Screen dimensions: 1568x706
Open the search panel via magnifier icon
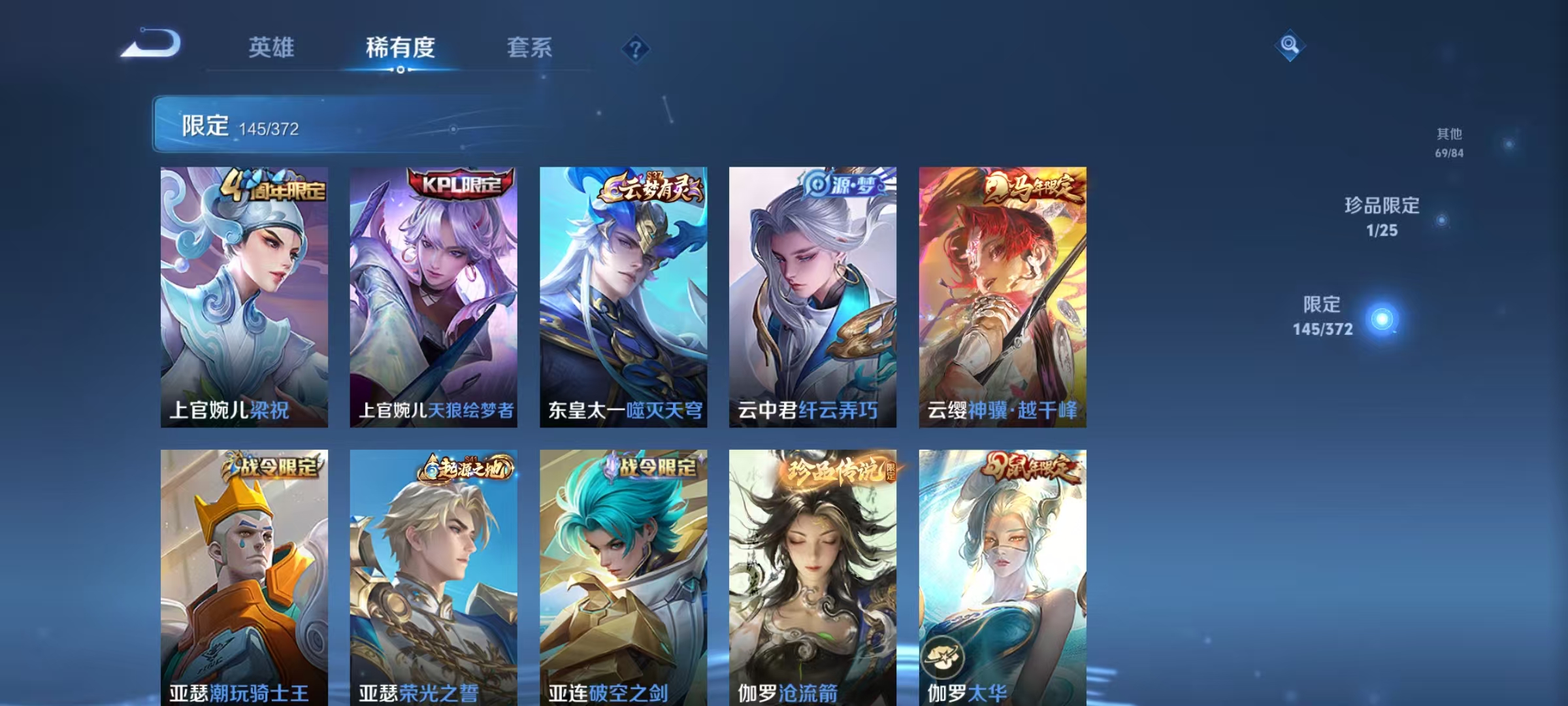(1288, 49)
